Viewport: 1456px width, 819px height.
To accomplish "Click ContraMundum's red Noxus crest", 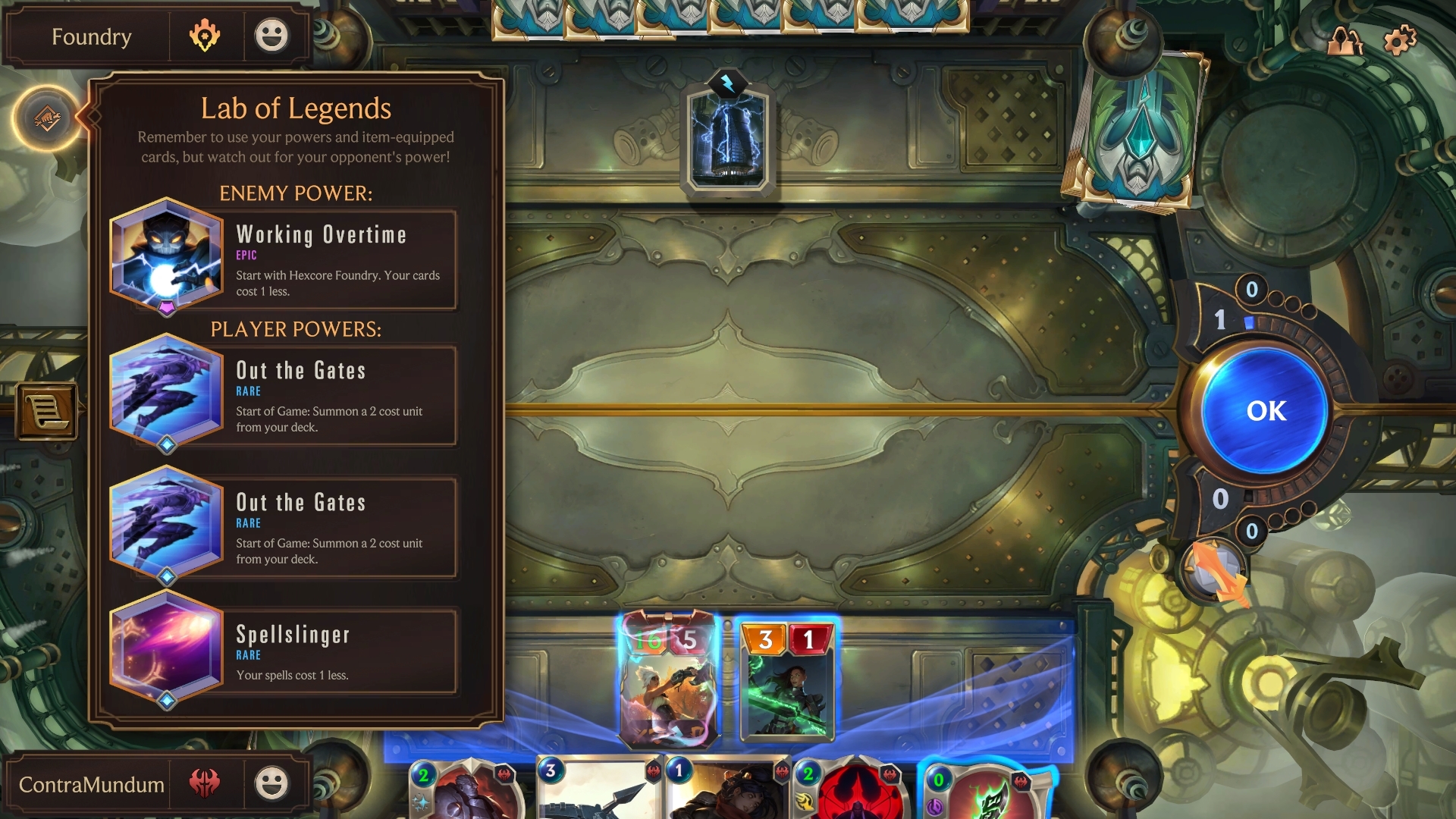I will [206, 785].
